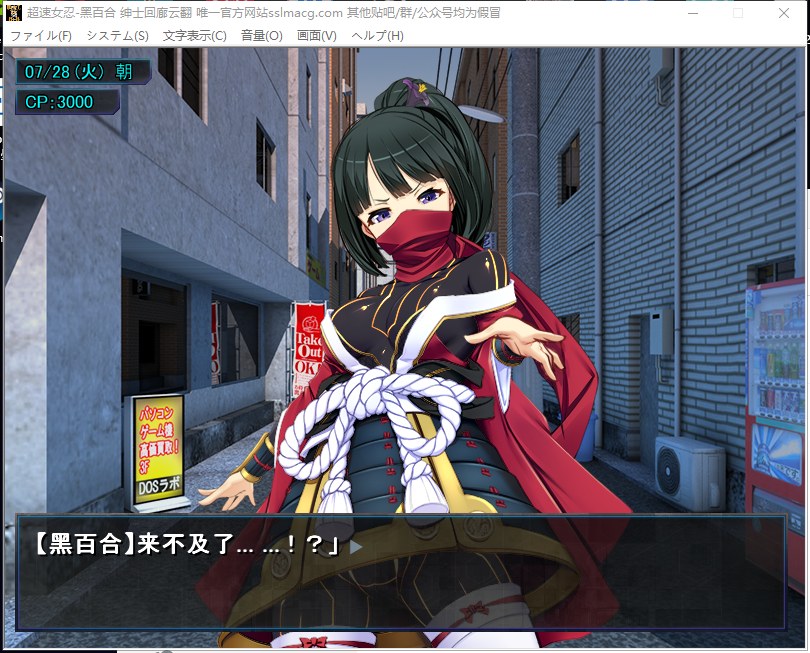The image size is (810, 653).
Task: Open the ヘルプ(H) help menu
Action: (x=378, y=35)
